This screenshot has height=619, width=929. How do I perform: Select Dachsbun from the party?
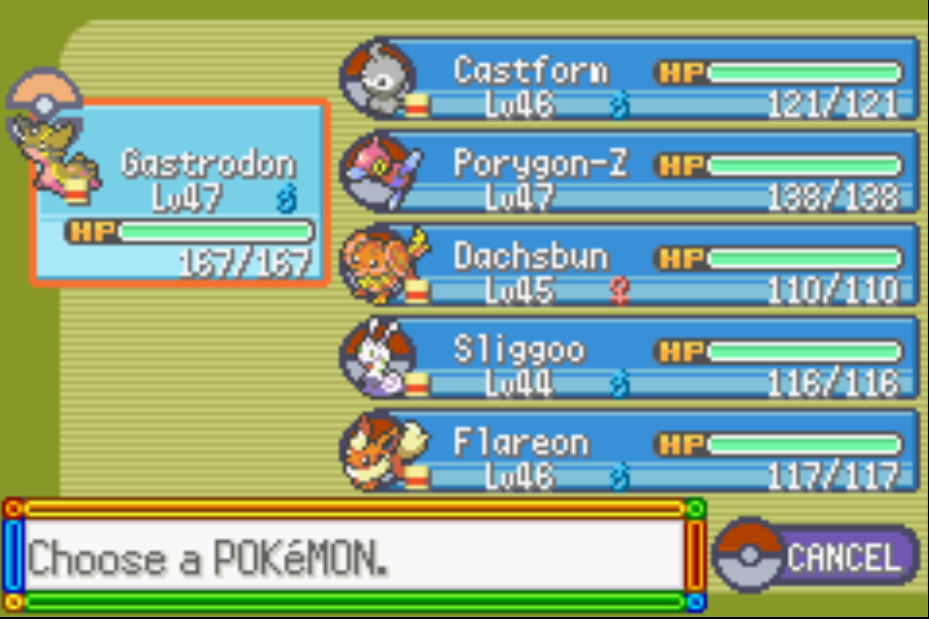pos(640,266)
